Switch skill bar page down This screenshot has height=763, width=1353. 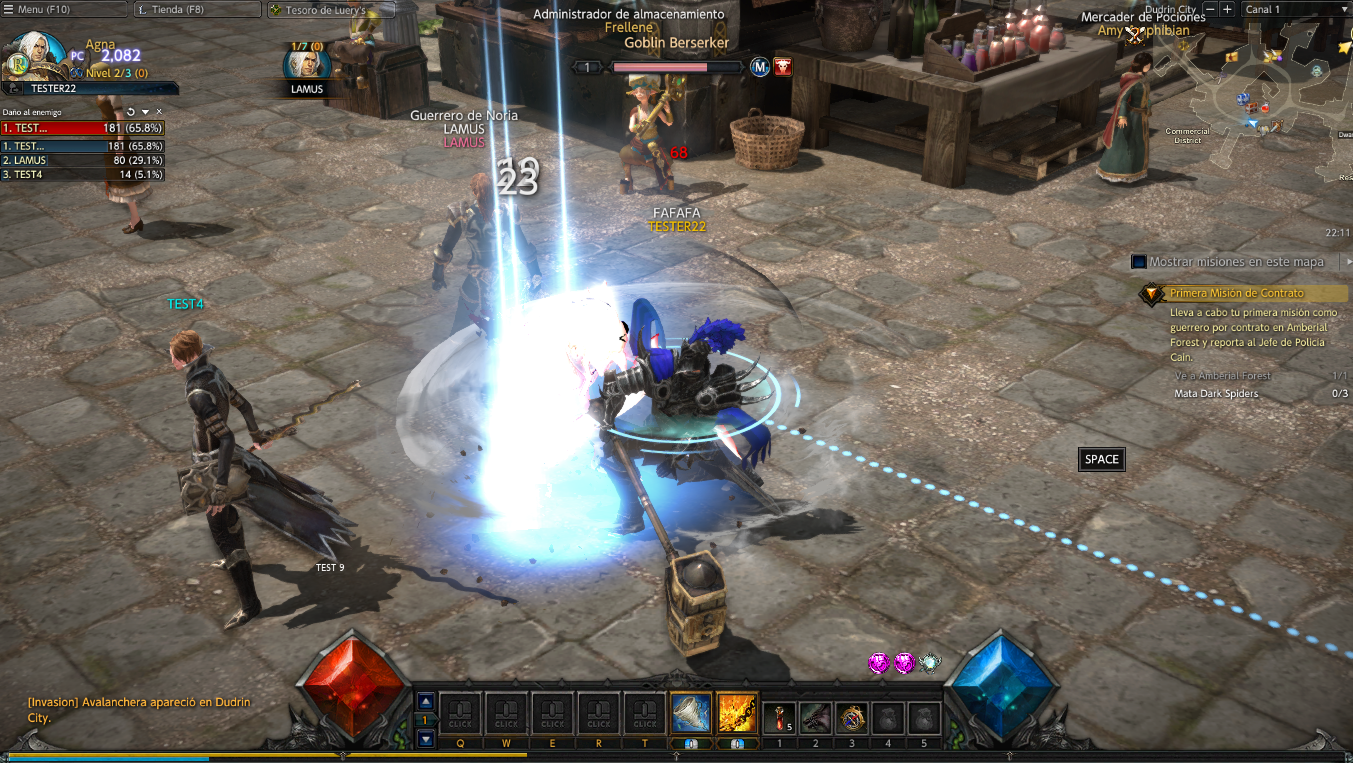[x=426, y=739]
